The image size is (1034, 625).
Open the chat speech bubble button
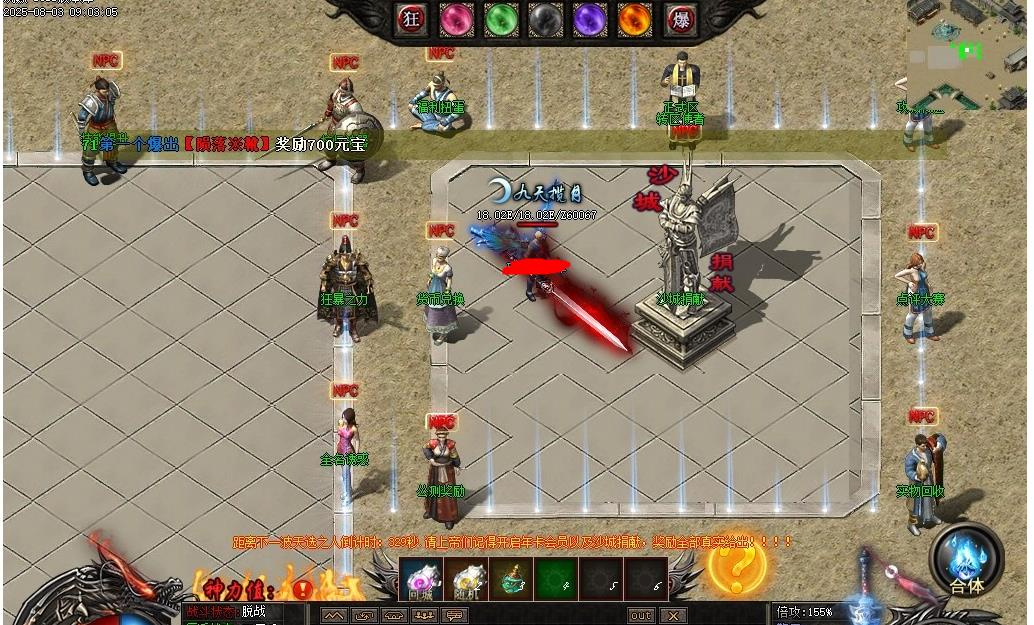(x=455, y=615)
